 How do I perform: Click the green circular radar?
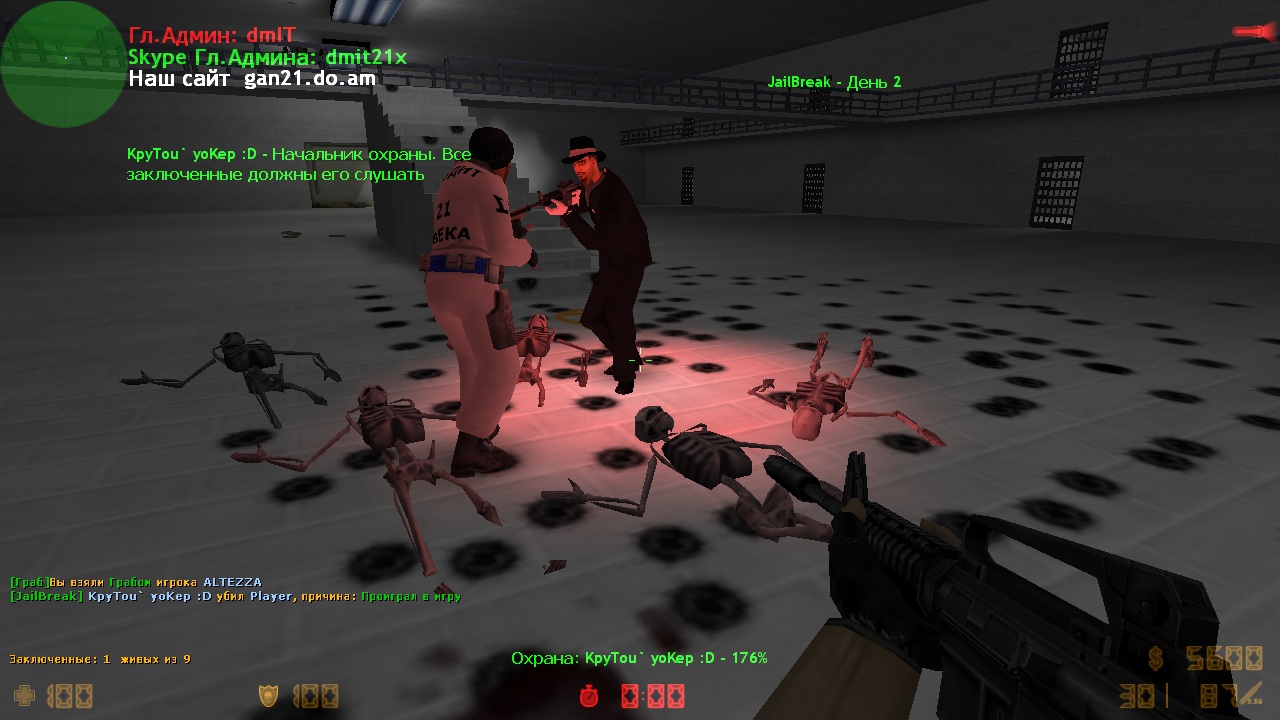[x=62, y=64]
